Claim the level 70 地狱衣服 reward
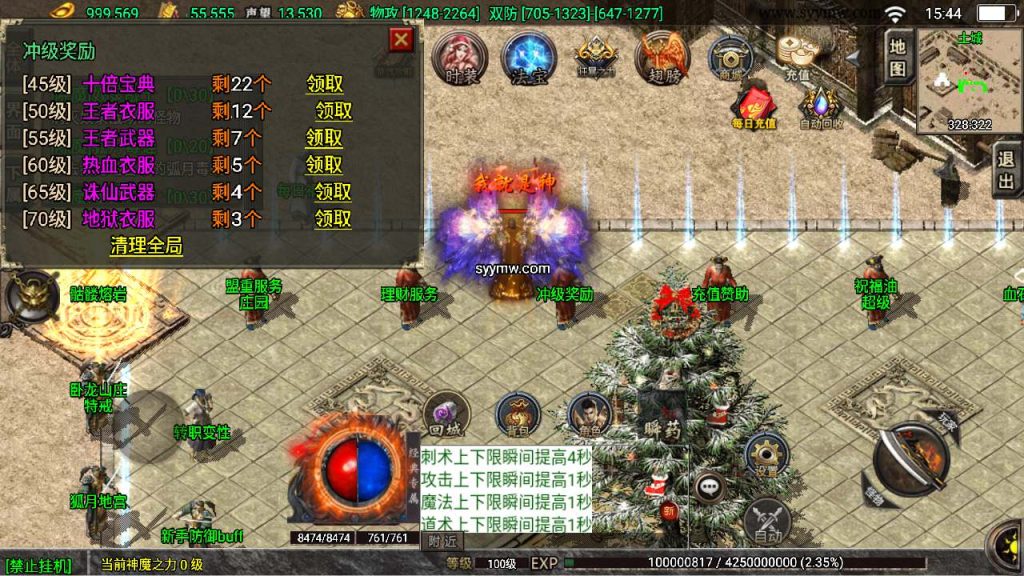 click(334, 219)
